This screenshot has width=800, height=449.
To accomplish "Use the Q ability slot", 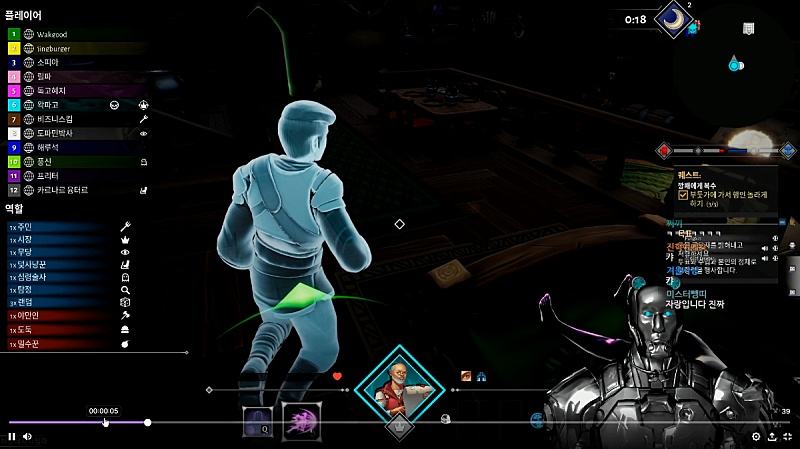I will click(257, 421).
